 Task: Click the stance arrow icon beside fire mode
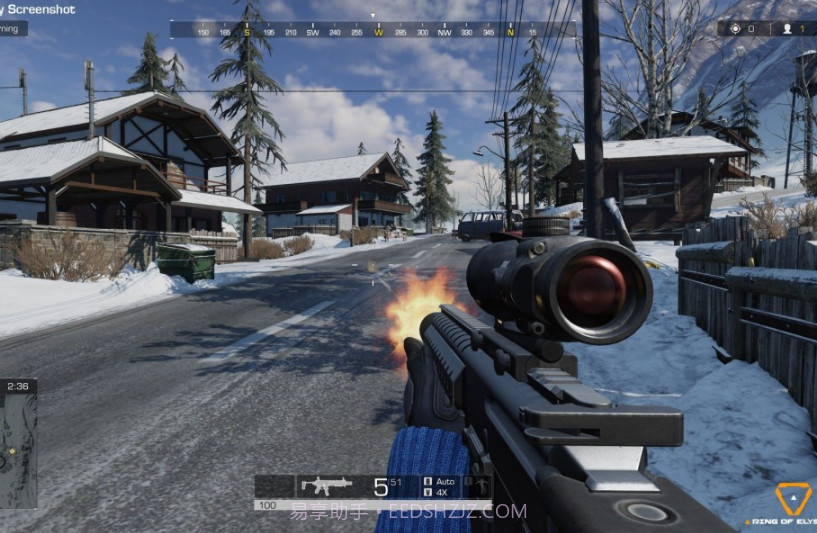click(481, 486)
